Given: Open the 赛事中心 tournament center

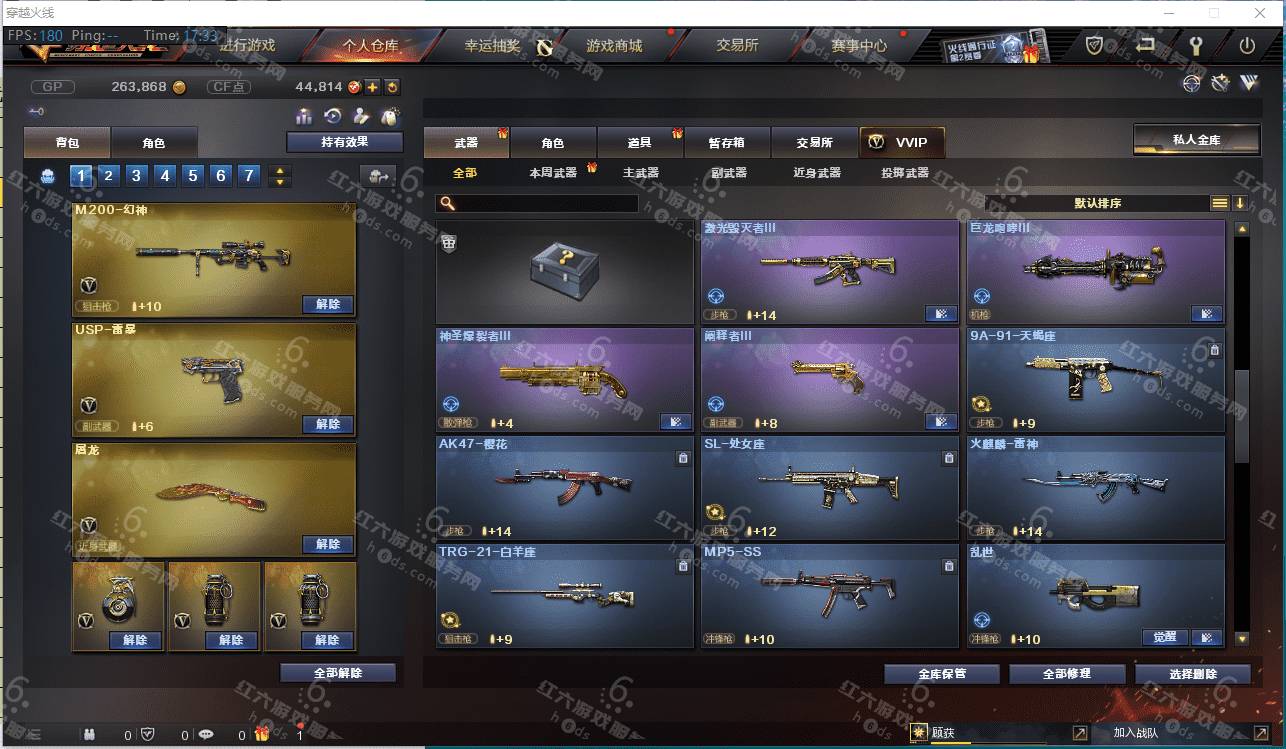Looking at the screenshot, I should point(859,46).
